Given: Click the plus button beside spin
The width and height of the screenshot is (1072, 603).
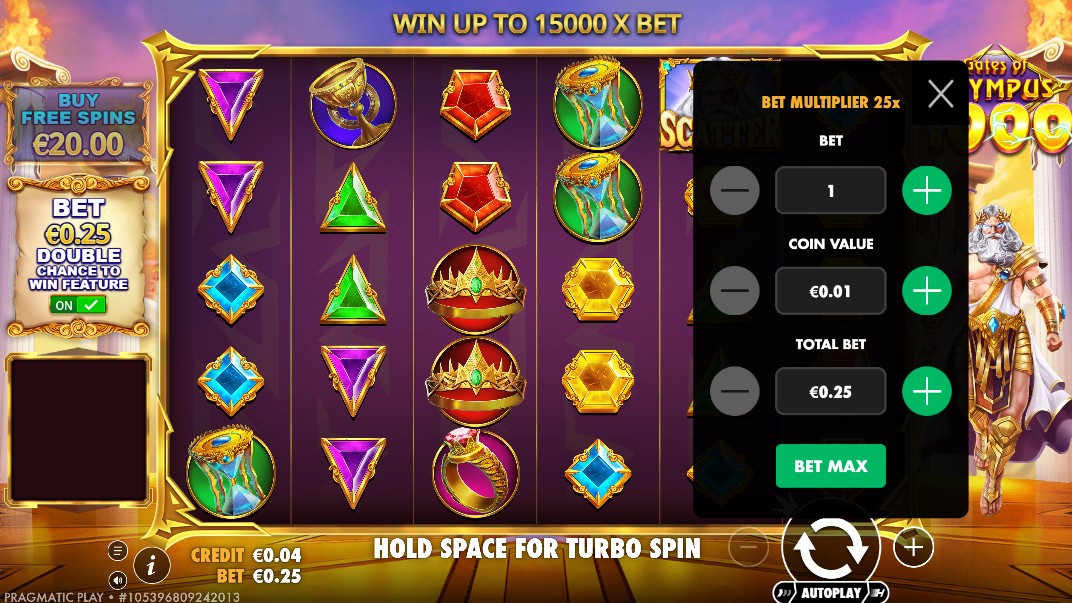Looking at the screenshot, I should tap(912, 546).
